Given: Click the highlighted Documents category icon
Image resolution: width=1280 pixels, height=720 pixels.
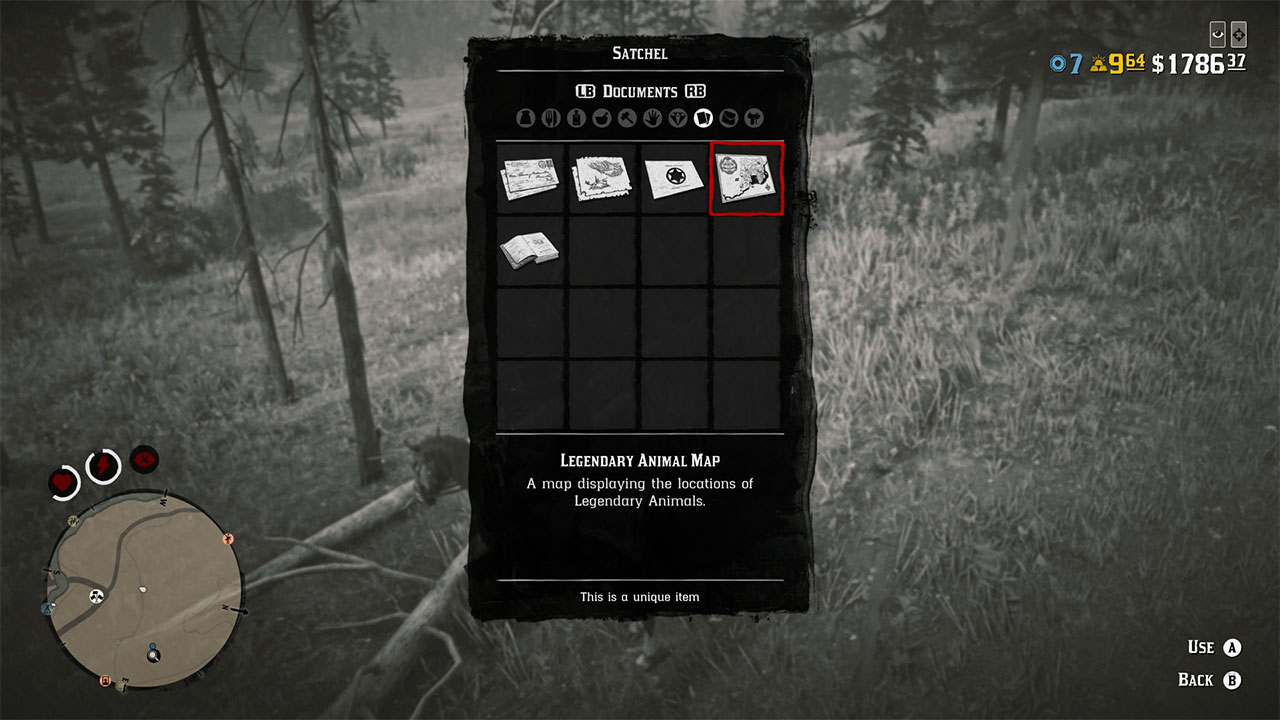Looking at the screenshot, I should click(702, 117).
